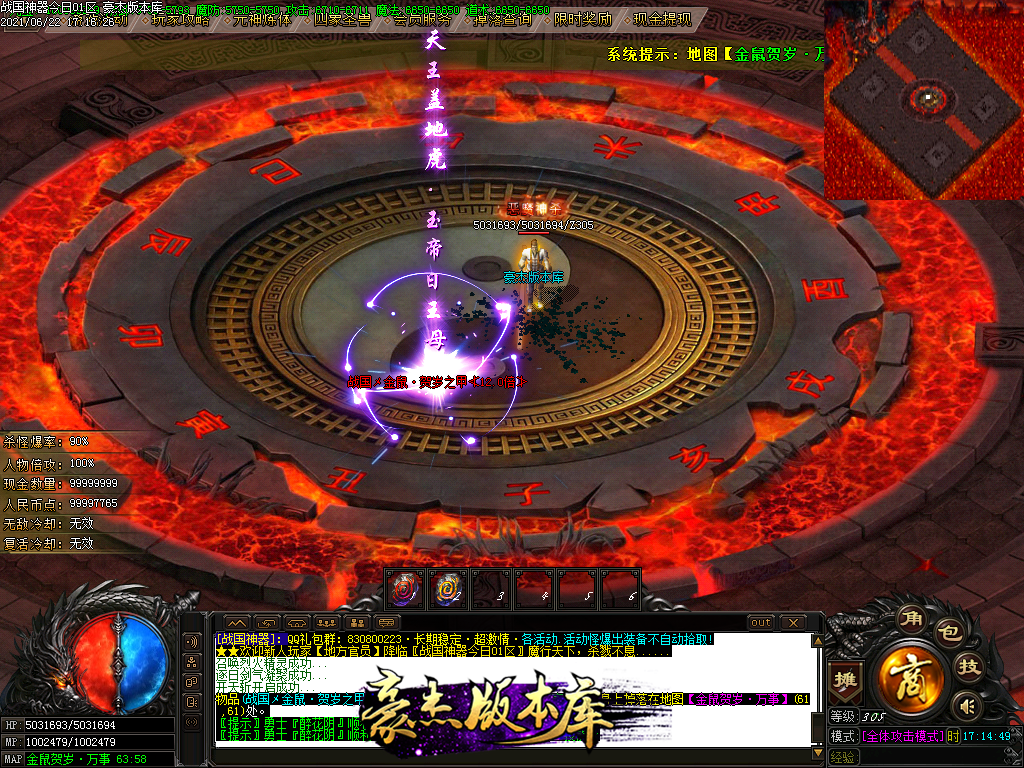Viewport: 1024px width, 768px height.
Task: Open the 玩家攻略 player guide menu
Action: click(180, 19)
